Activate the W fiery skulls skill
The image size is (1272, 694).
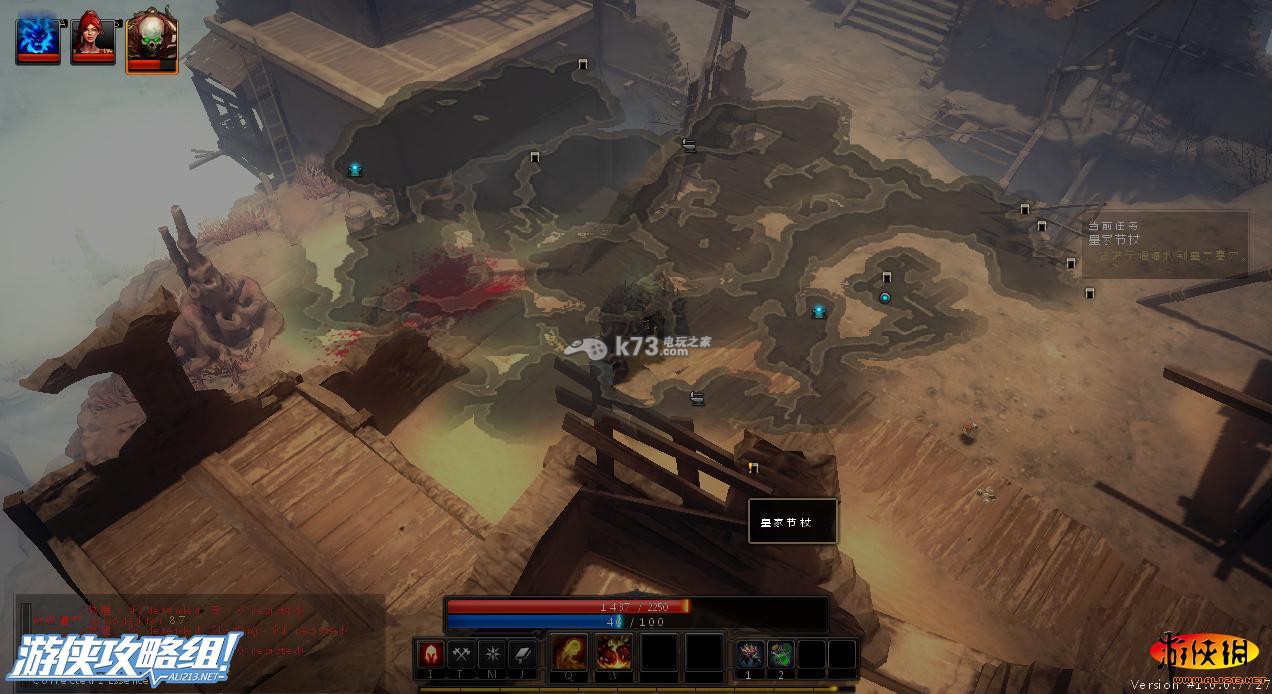(614, 654)
